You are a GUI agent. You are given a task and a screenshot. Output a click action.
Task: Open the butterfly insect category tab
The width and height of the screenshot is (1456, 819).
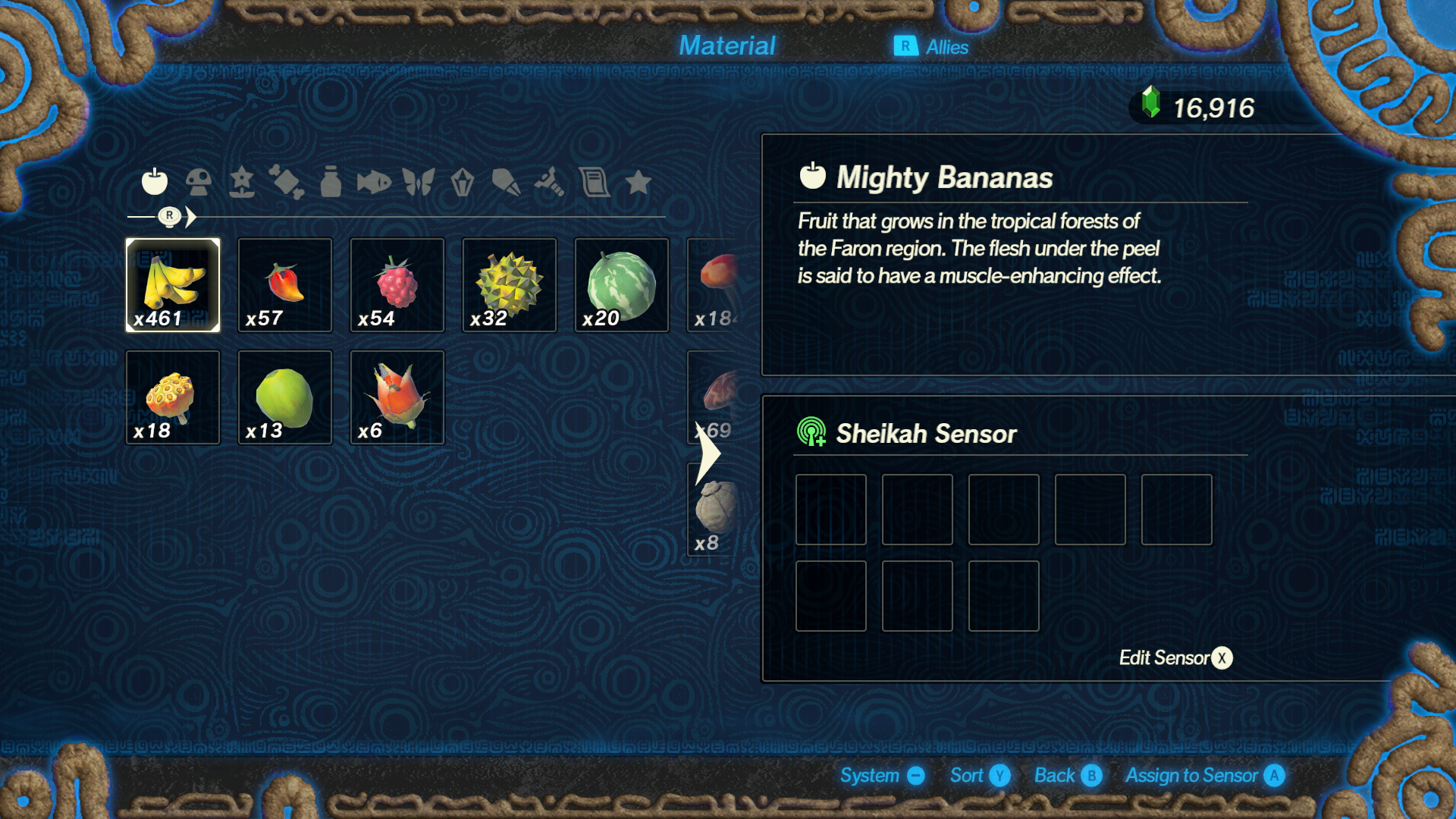tap(418, 182)
